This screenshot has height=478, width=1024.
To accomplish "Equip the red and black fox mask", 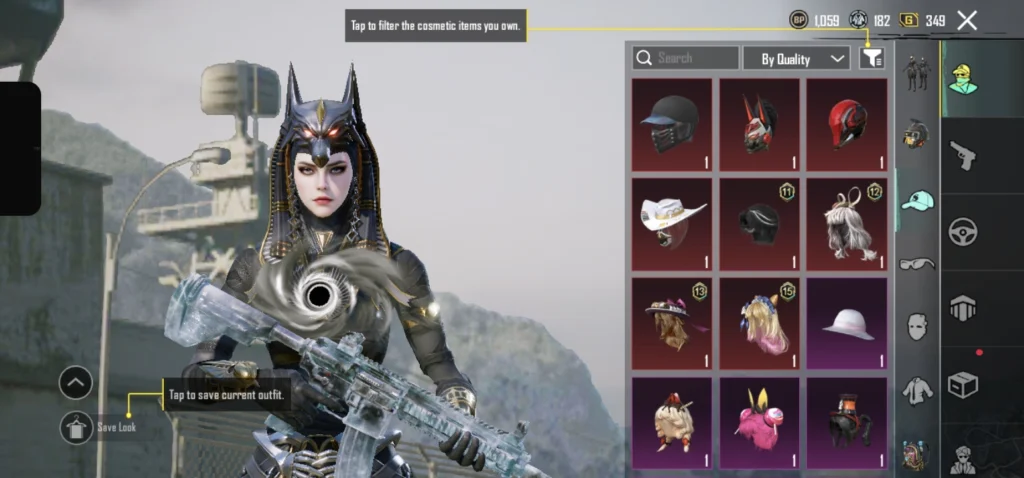I will click(759, 125).
